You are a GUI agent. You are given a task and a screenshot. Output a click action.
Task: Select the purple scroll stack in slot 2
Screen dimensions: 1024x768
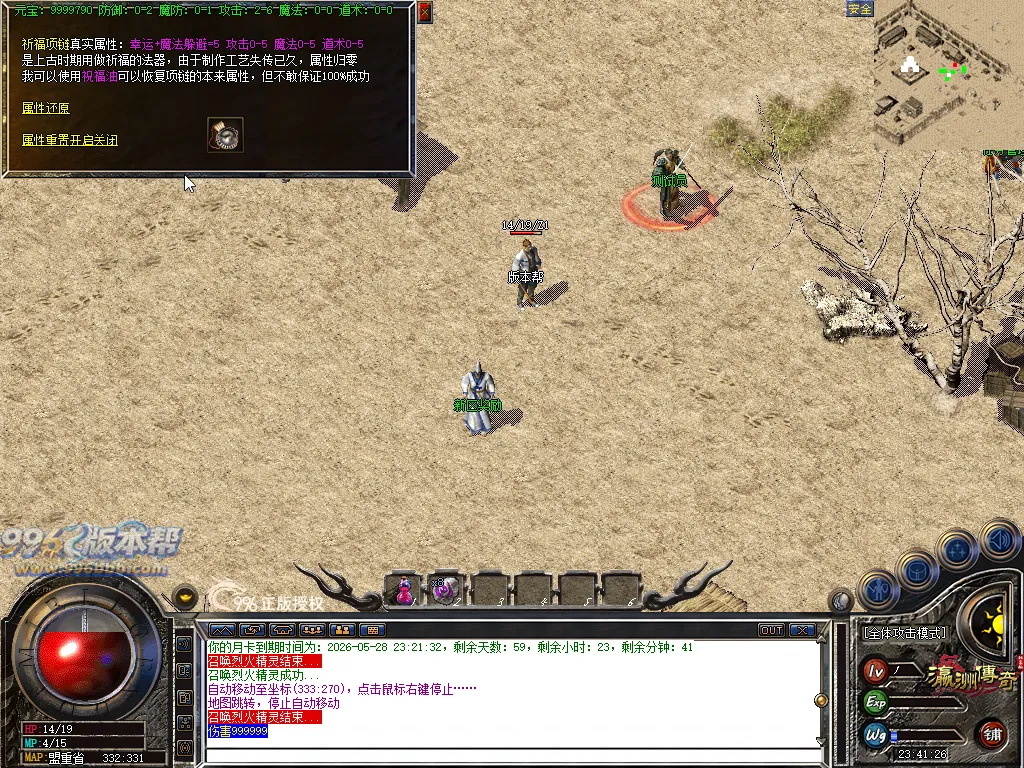pos(443,590)
